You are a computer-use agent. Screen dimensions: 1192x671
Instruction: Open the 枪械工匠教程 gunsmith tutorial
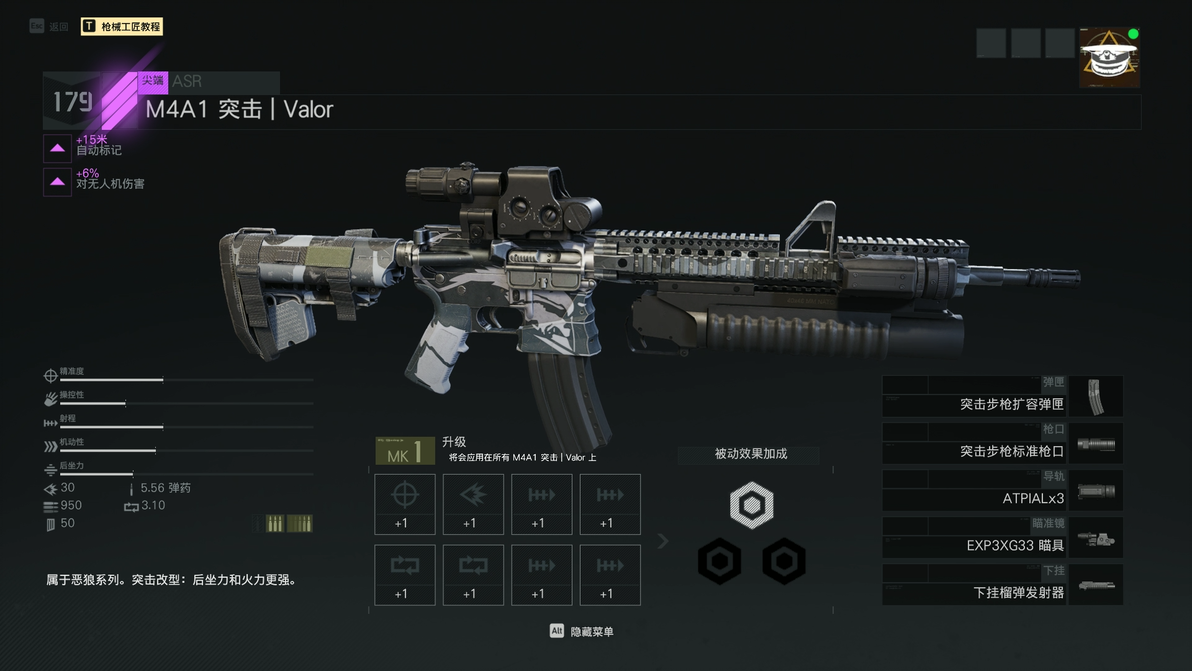pyautogui.click(x=121, y=27)
